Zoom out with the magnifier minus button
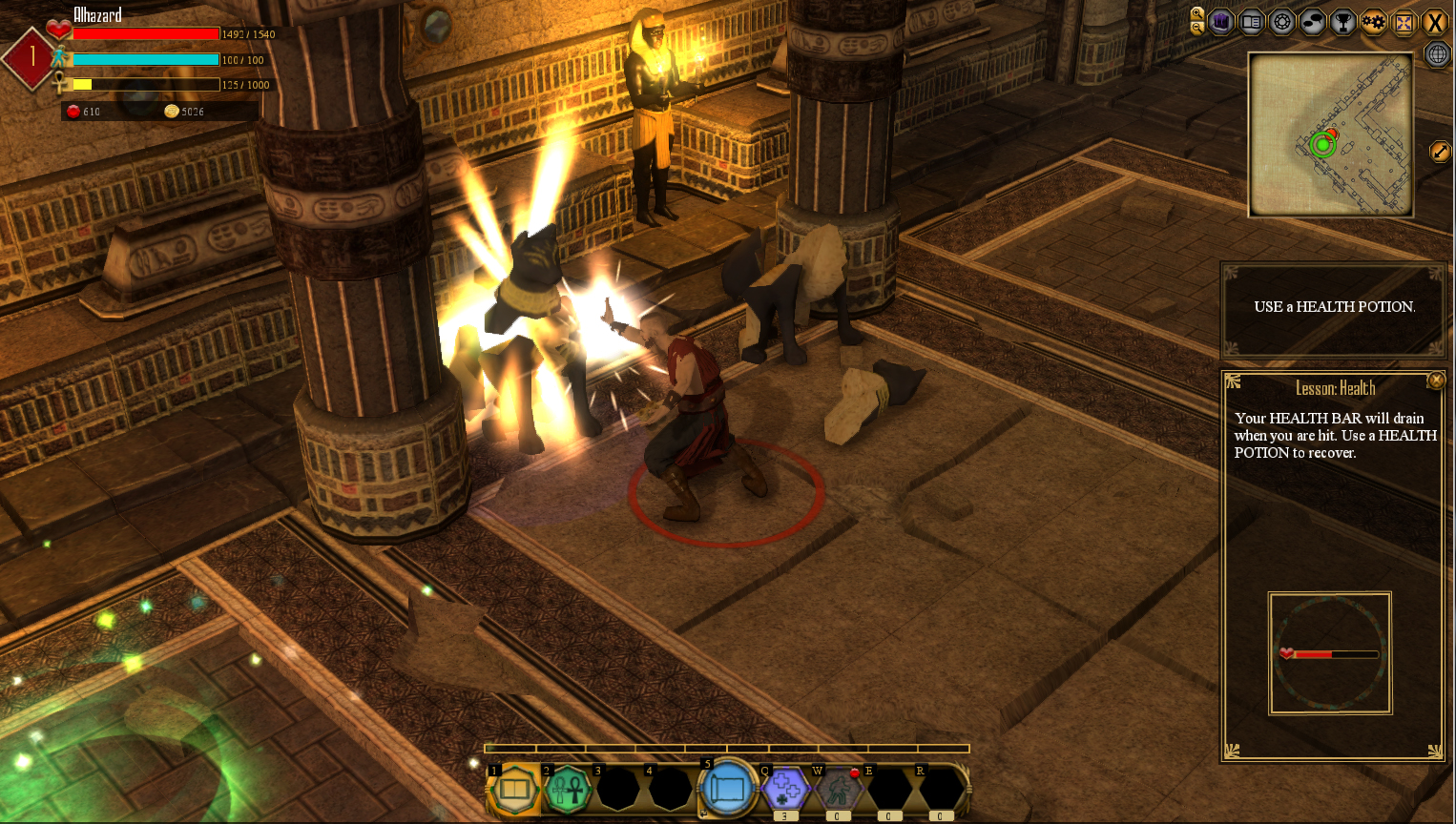 point(1197,29)
